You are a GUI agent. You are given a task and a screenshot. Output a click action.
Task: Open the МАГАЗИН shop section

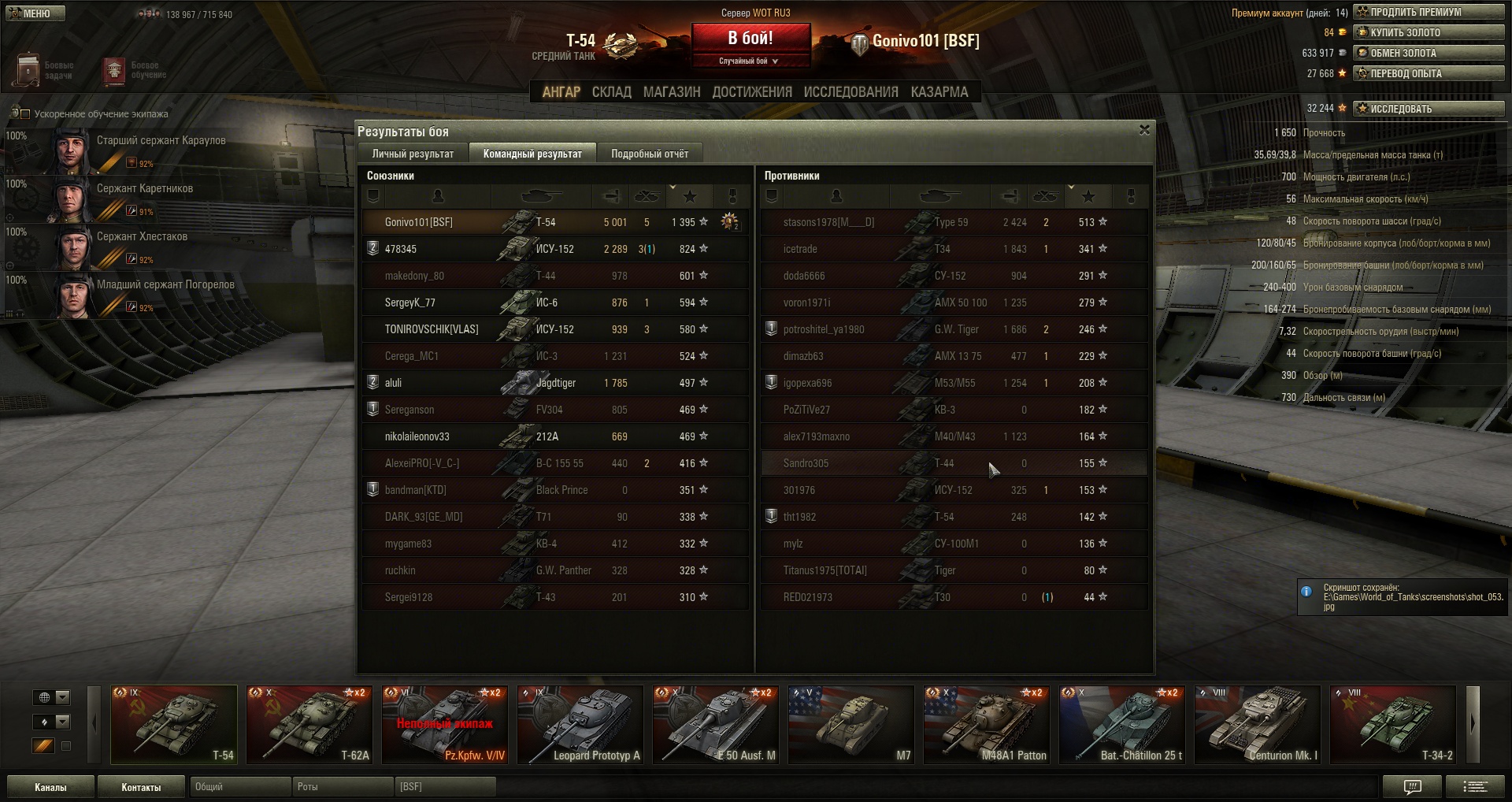(x=671, y=92)
